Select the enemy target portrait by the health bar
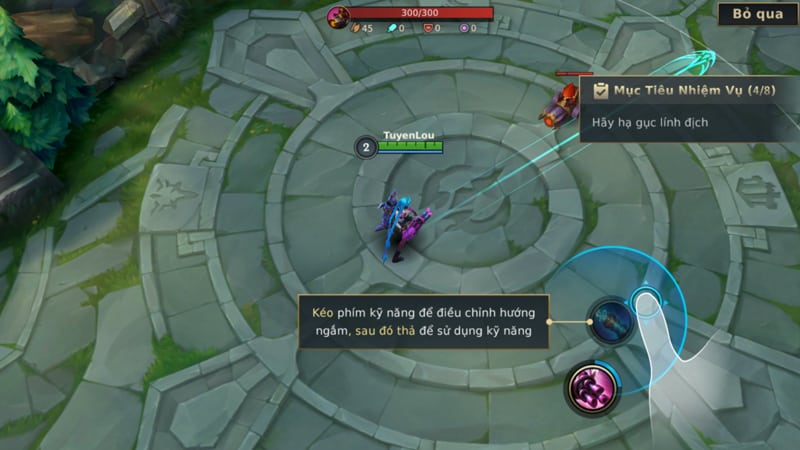800x450 pixels. coord(340,15)
